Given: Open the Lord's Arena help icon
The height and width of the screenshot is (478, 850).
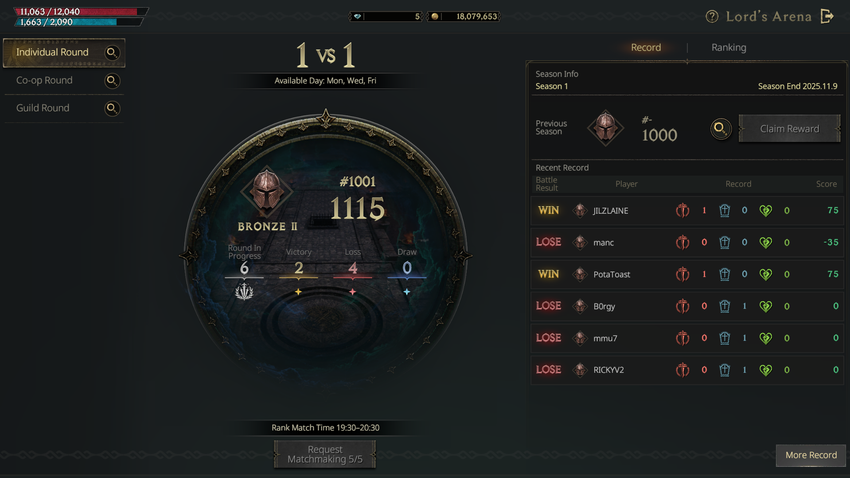Looking at the screenshot, I should pyautogui.click(x=712, y=17).
